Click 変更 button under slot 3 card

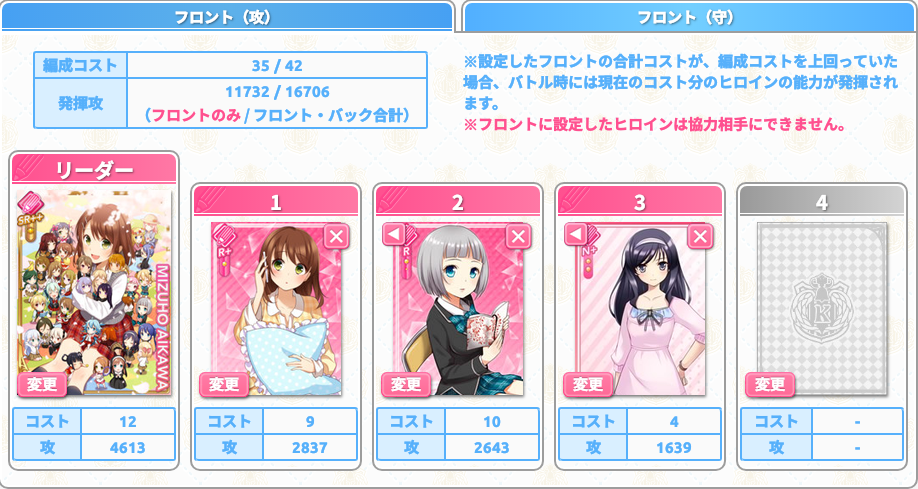click(588, 384)
